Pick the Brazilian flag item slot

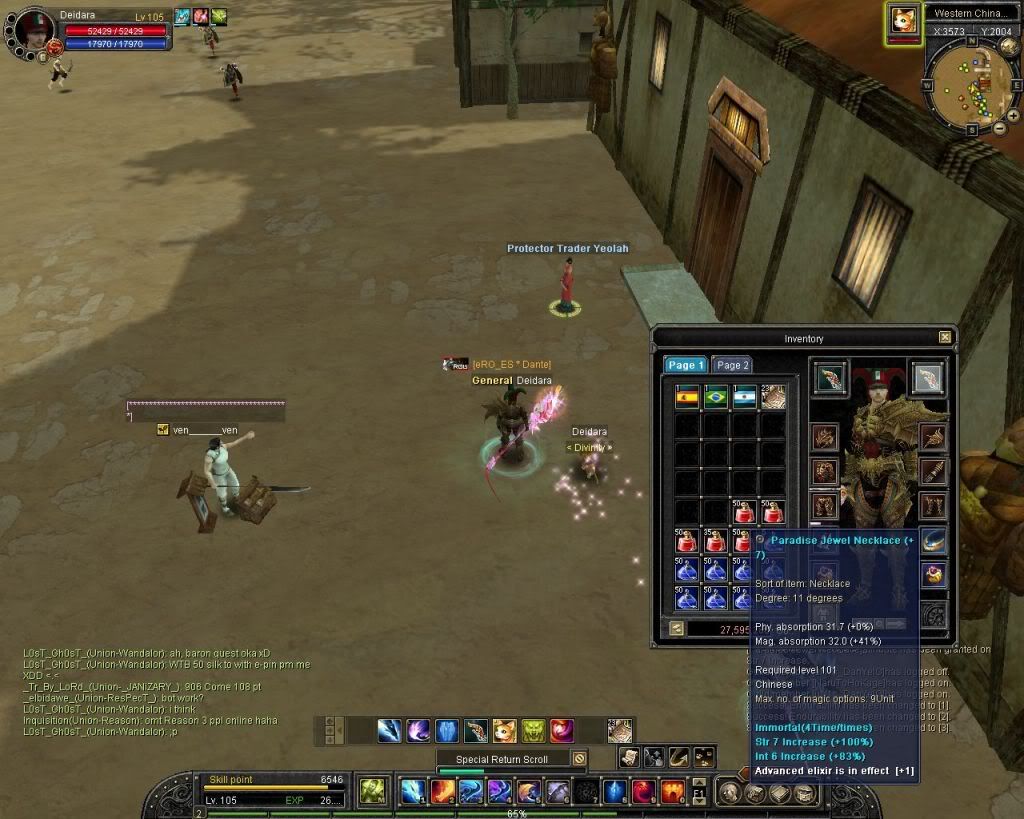pyautogui.click(x=715, y=396)
